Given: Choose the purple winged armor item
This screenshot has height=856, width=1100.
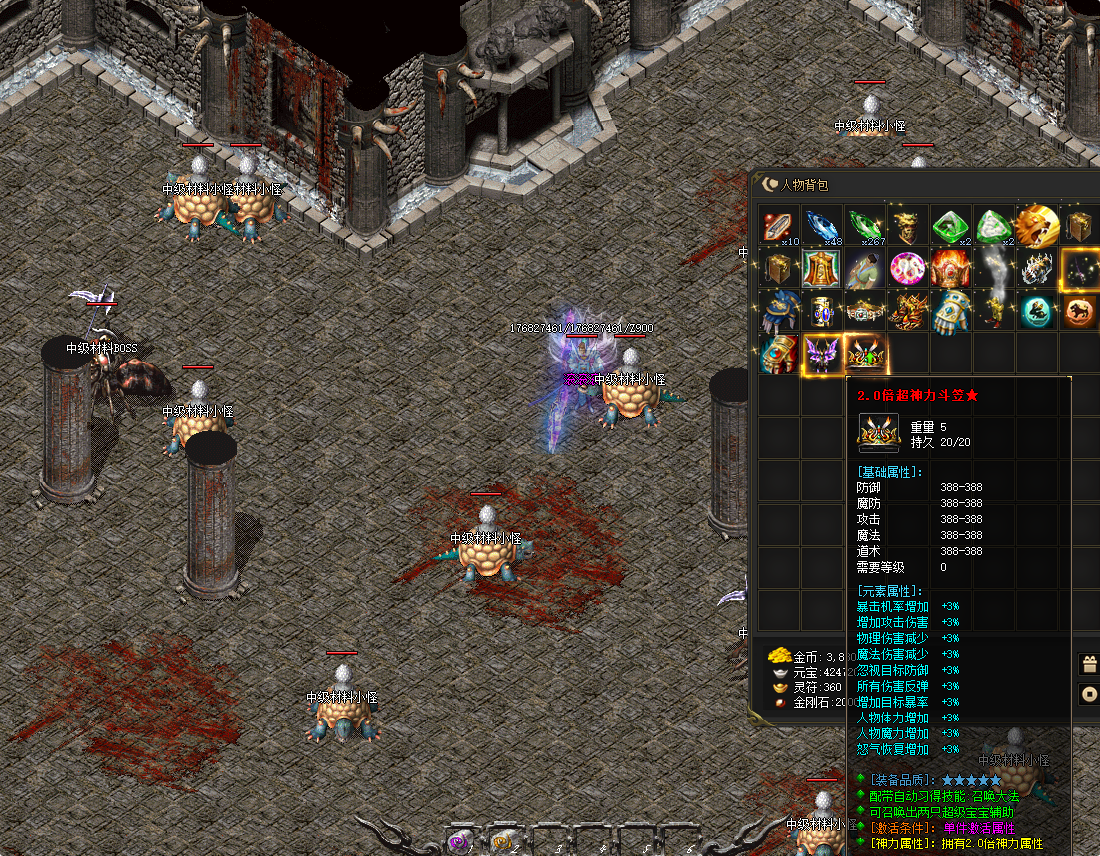Looking at the screenshot, I should click(822, 354).
